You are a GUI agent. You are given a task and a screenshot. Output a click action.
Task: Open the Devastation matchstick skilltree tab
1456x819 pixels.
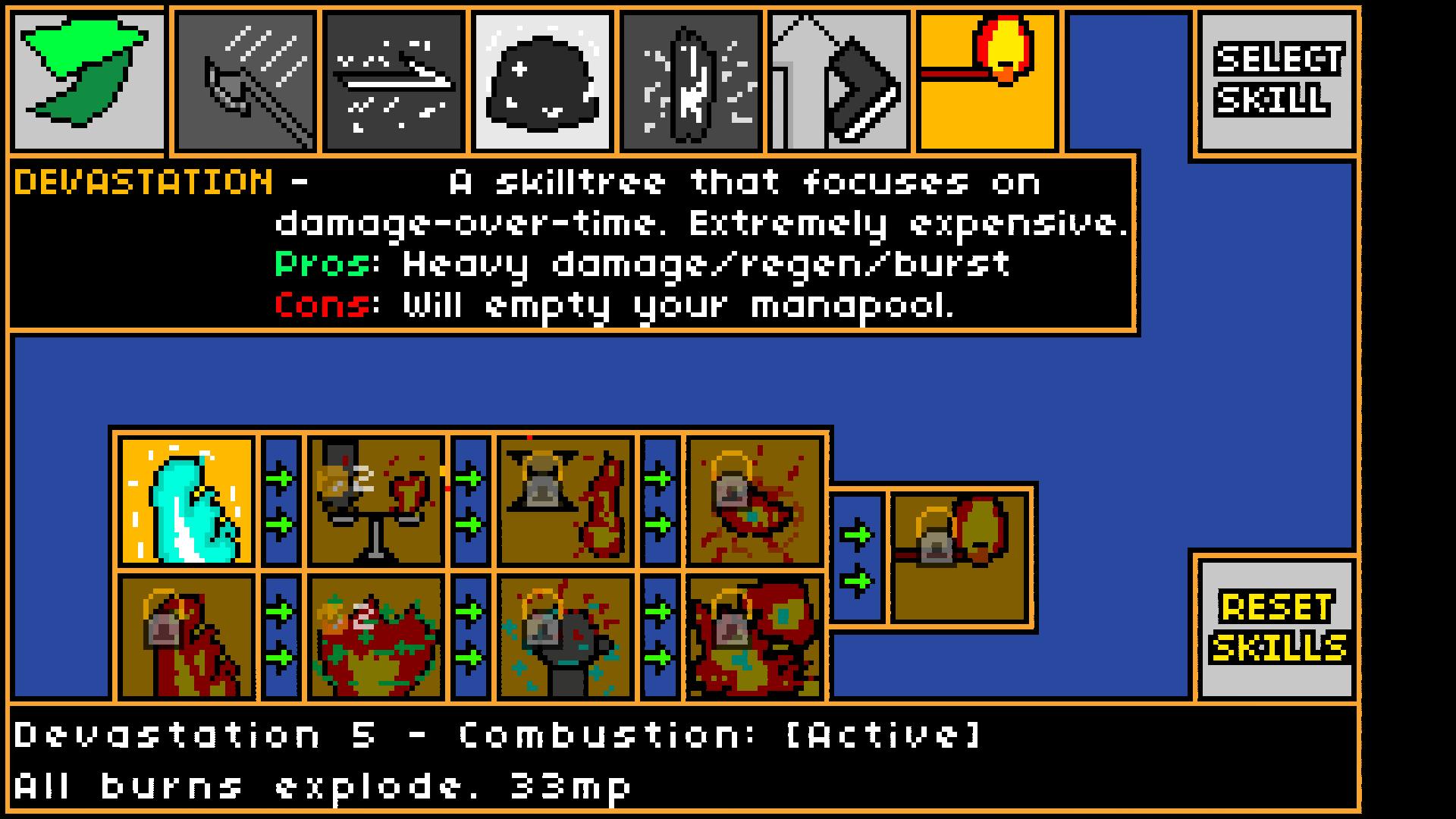click(x=986, y=76)
